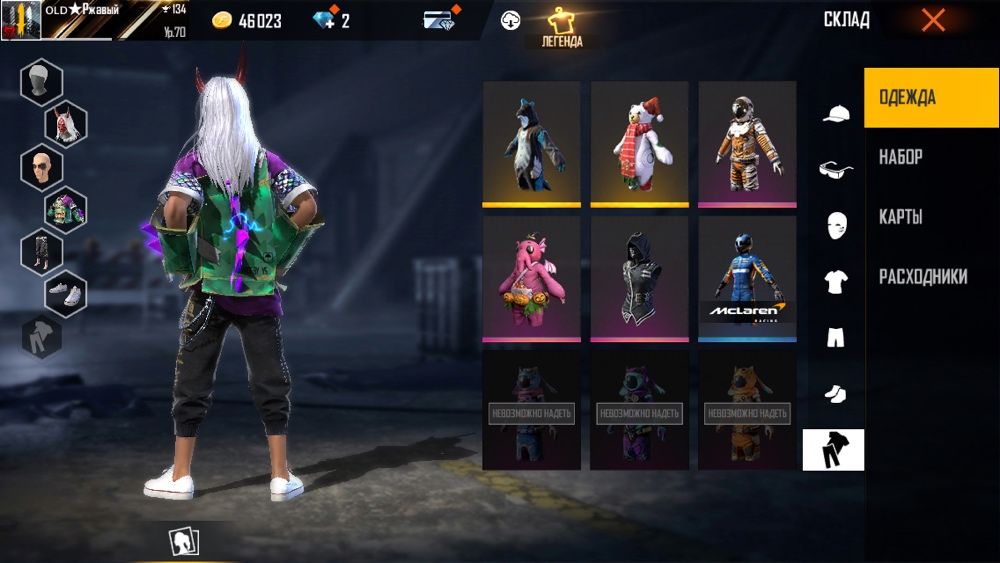The height and width of the screenshot is (563, 1000).
Task: Choose the orange astronaut suit
Action: point(747,144)
